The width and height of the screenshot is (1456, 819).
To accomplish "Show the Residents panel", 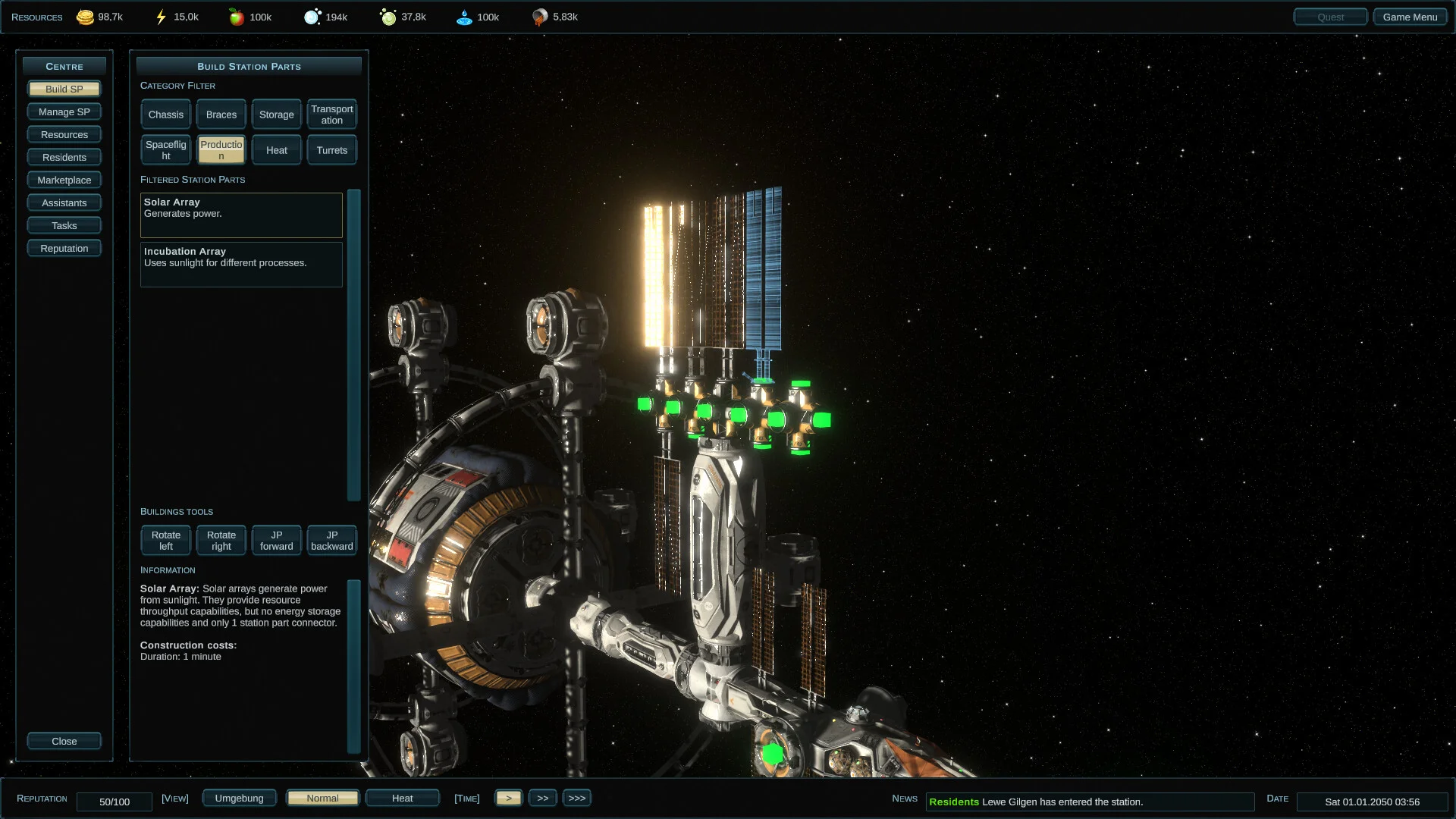I will pos(64,157).
